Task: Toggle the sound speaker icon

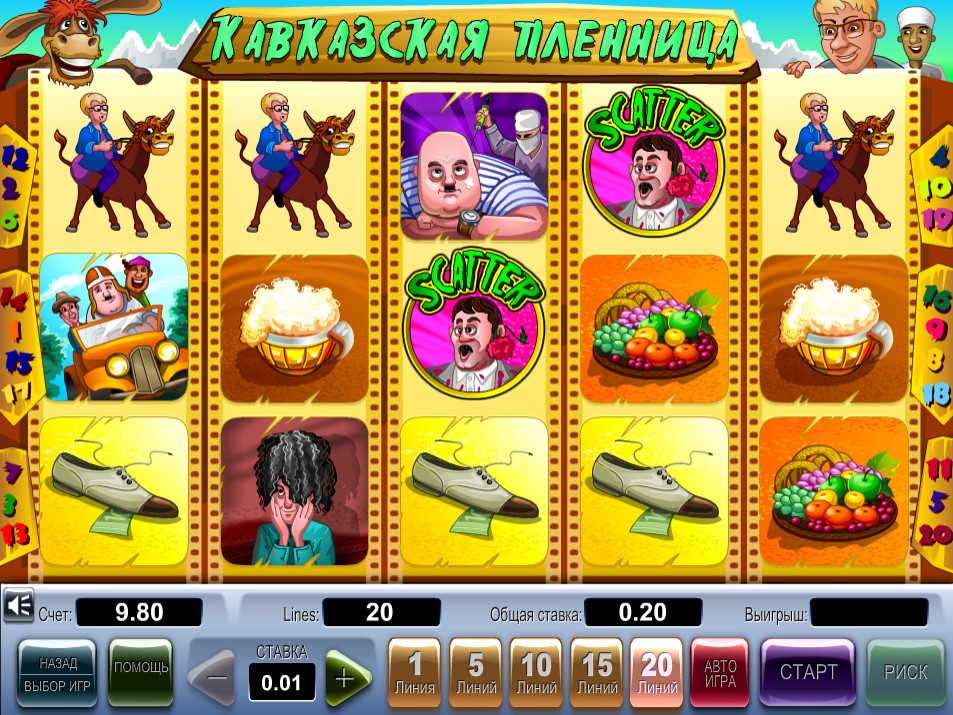Action: 18,605
